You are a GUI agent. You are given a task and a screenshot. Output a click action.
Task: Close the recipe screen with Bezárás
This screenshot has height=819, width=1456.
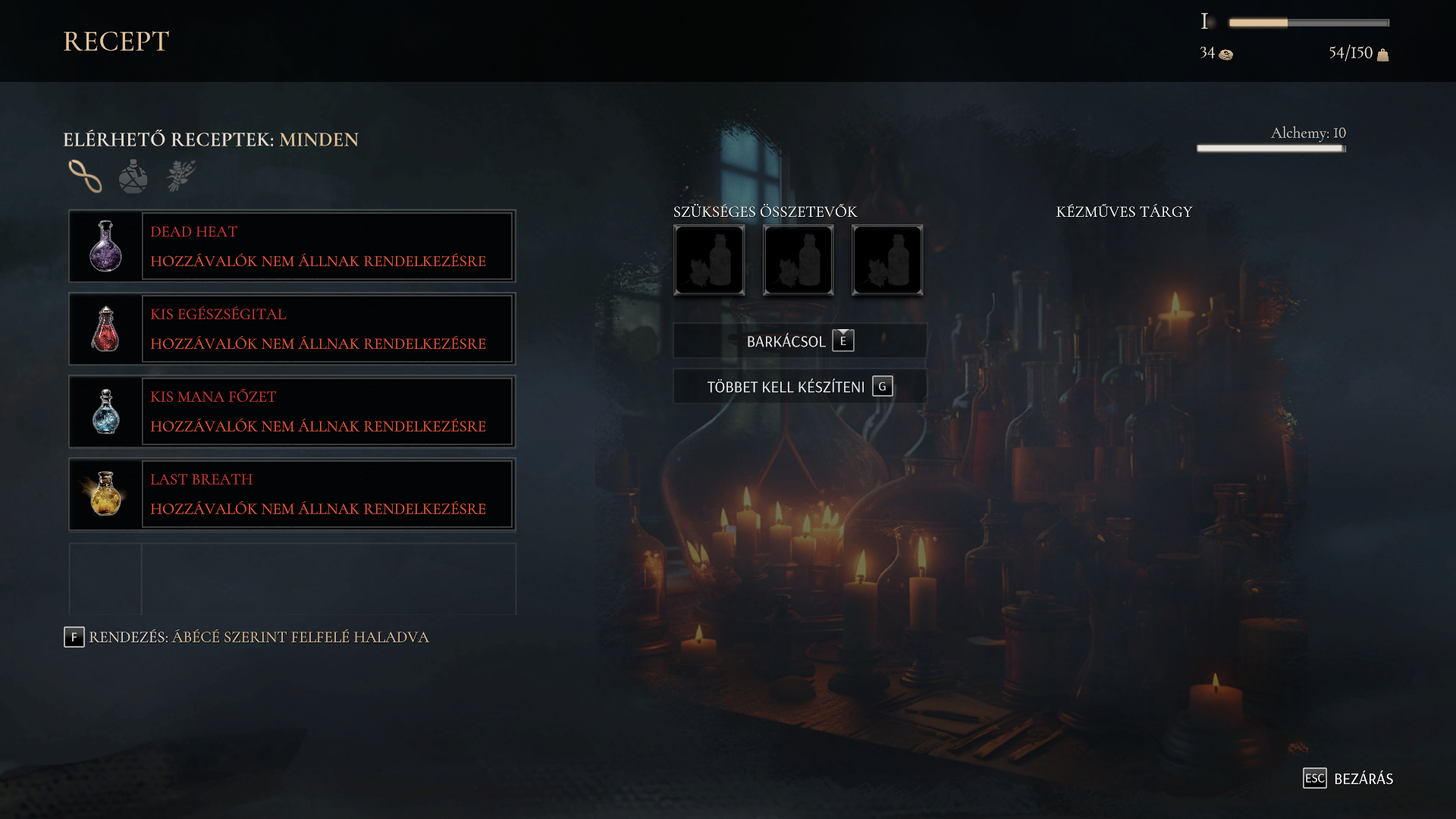point(1348,779)
